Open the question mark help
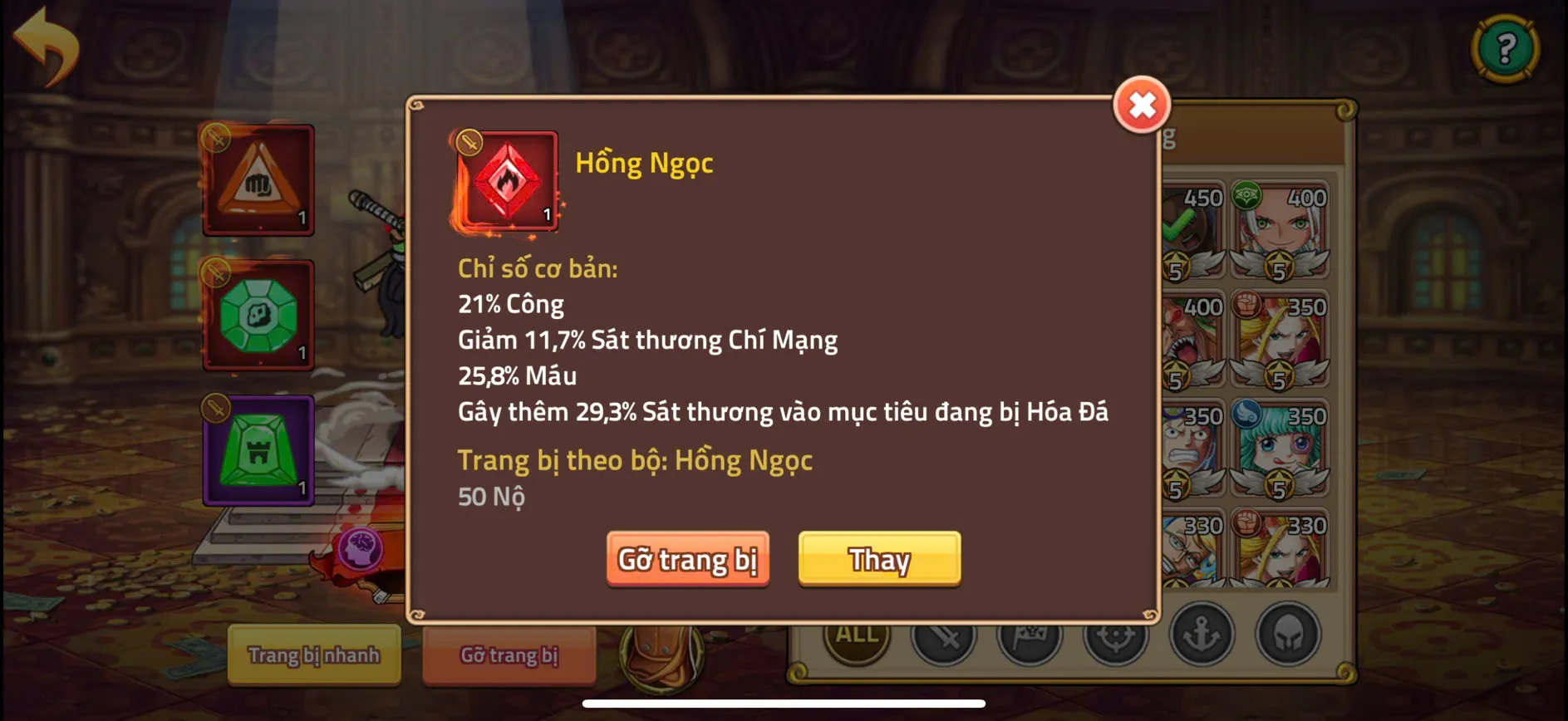The height and width of the screenshot is (721, 1568). (1505, 48)
